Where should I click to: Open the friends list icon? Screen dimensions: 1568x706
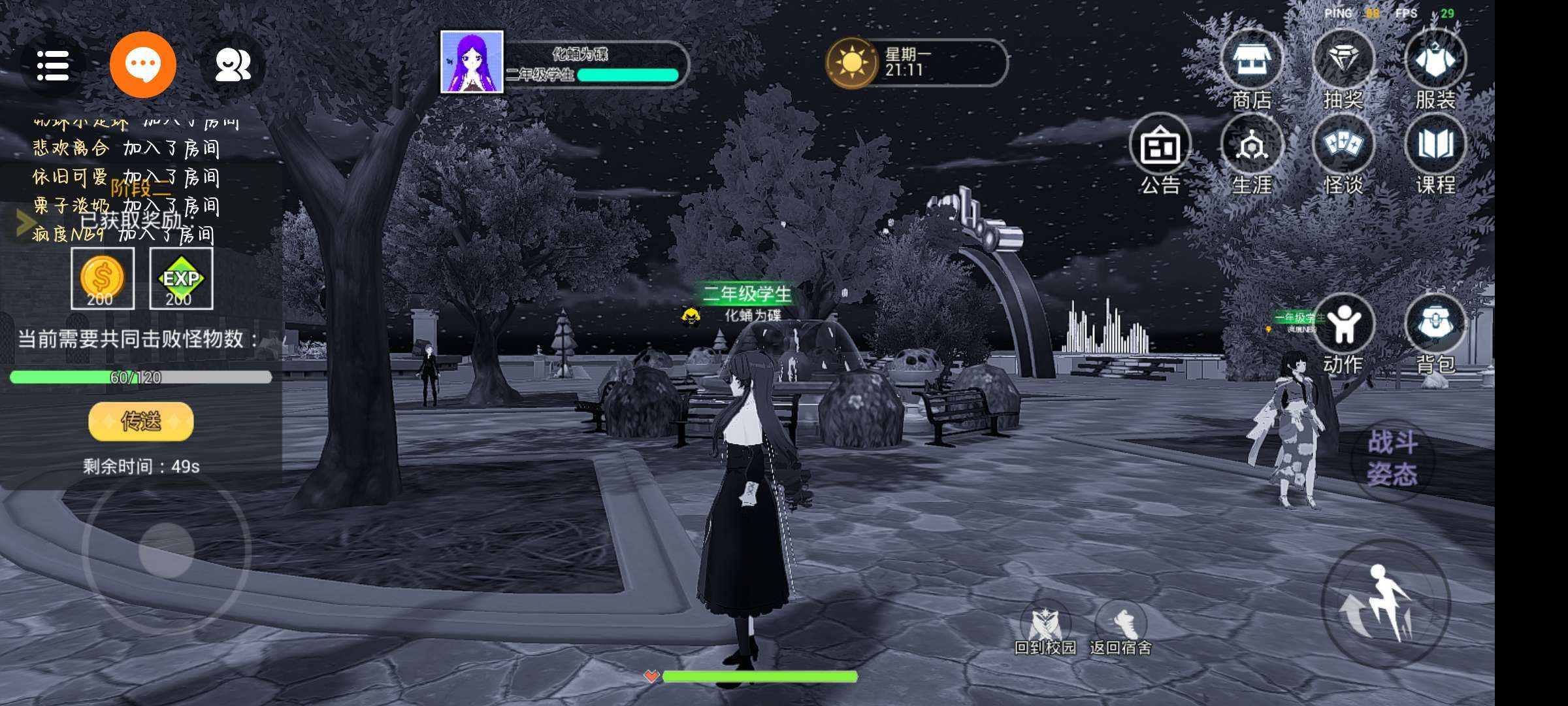233,65
